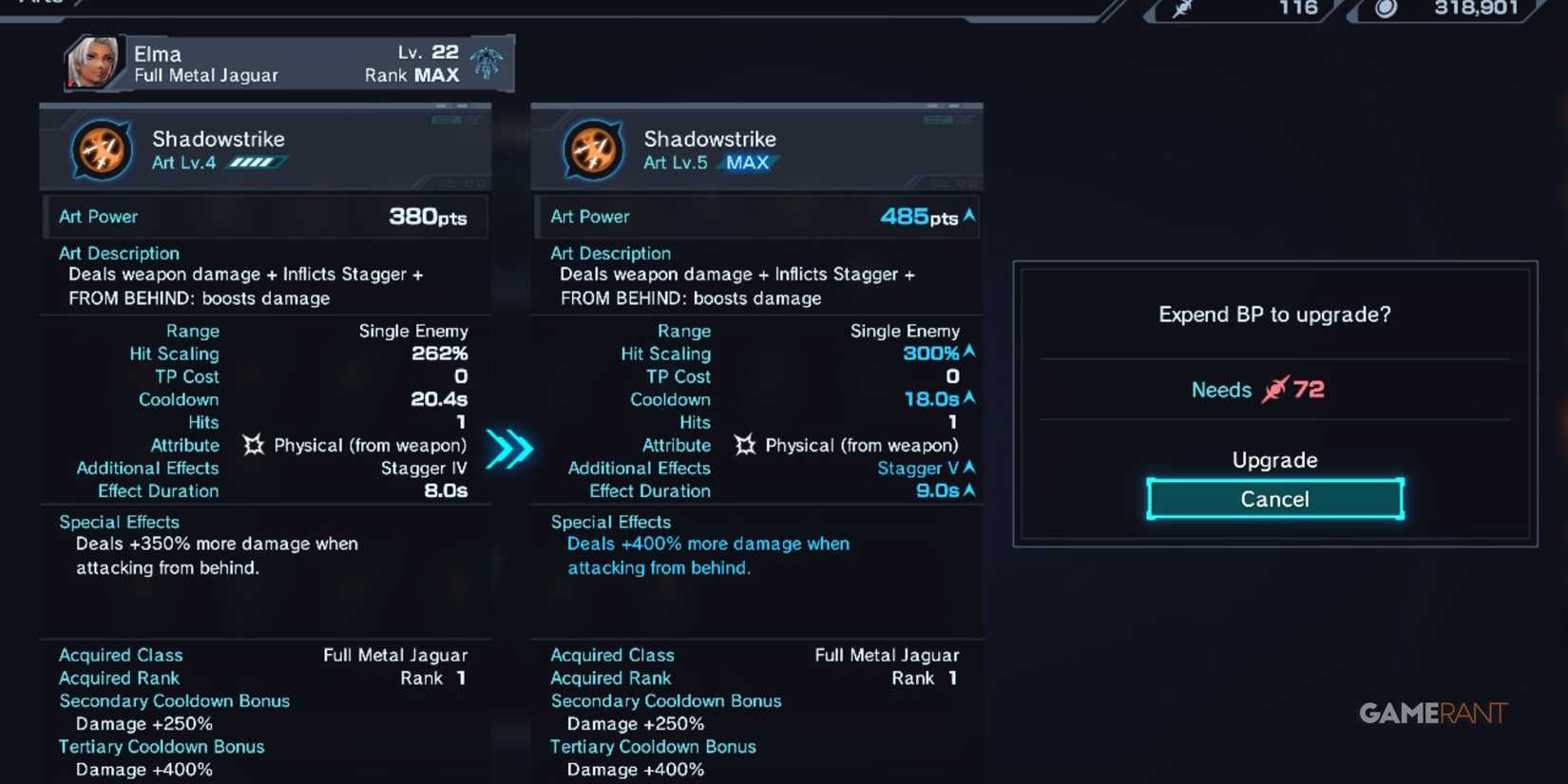
Task: Select the Physical attribute star icon
Action: point(253,445)
